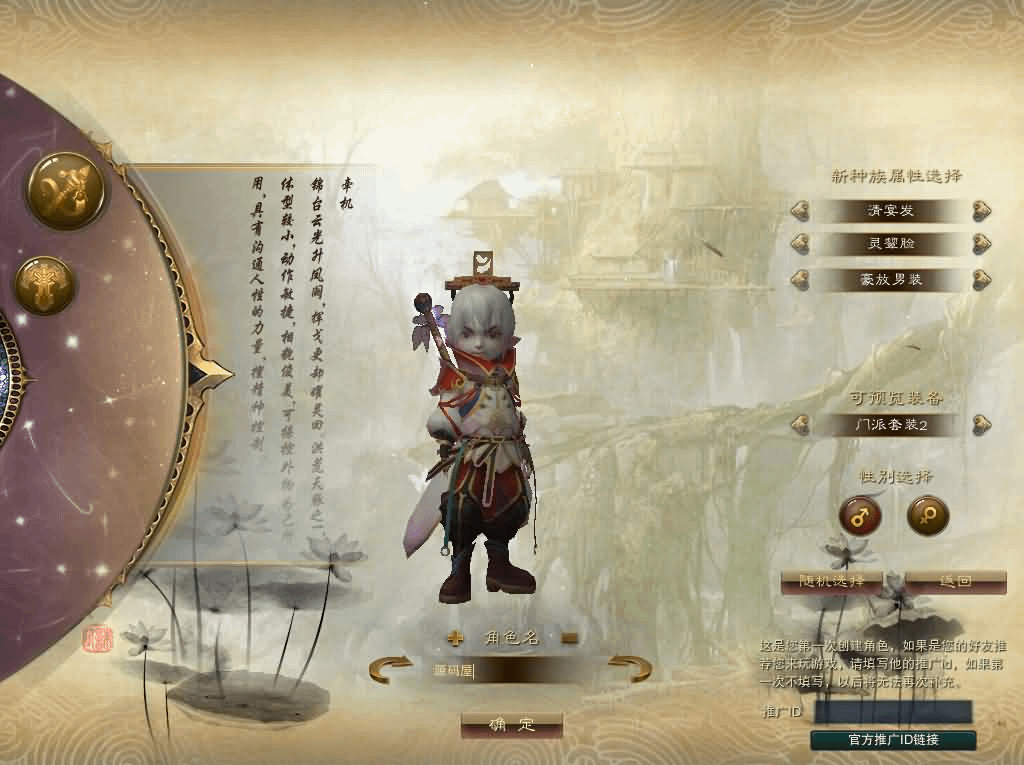This screenshot has height=765, width=1024.
Task: Click the curved arrow right of the name field
Action: 630,668
